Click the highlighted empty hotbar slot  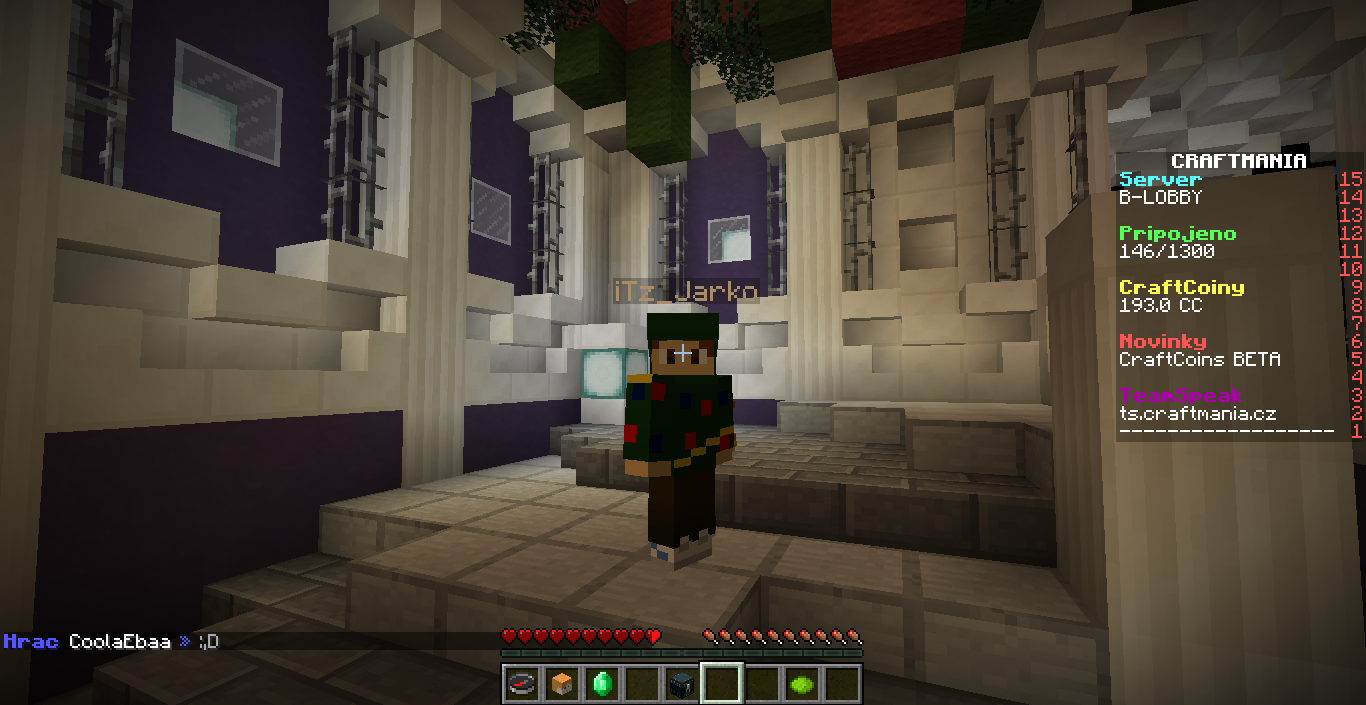721,684
